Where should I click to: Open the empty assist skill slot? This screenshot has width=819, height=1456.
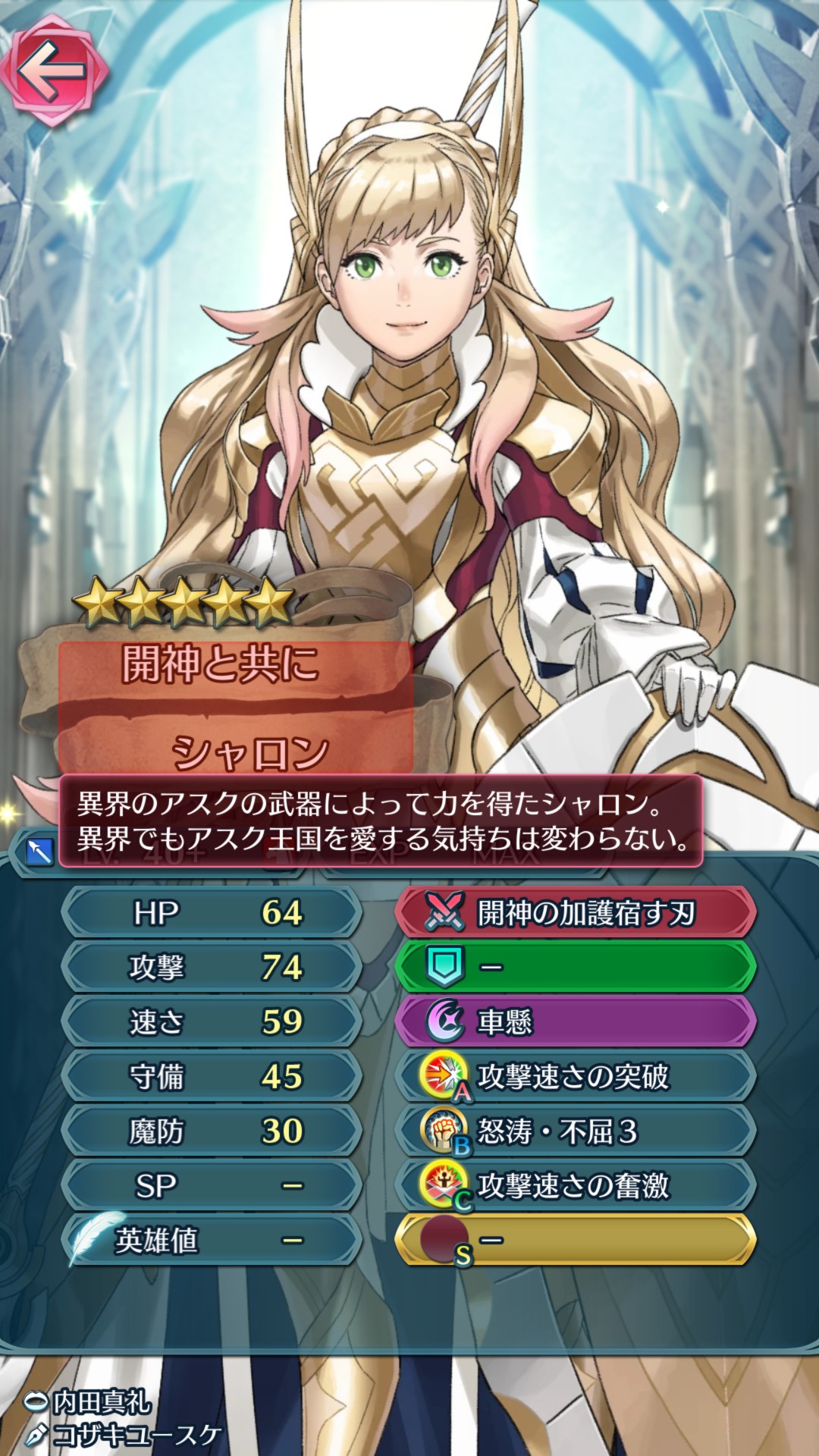coord(575,967)
